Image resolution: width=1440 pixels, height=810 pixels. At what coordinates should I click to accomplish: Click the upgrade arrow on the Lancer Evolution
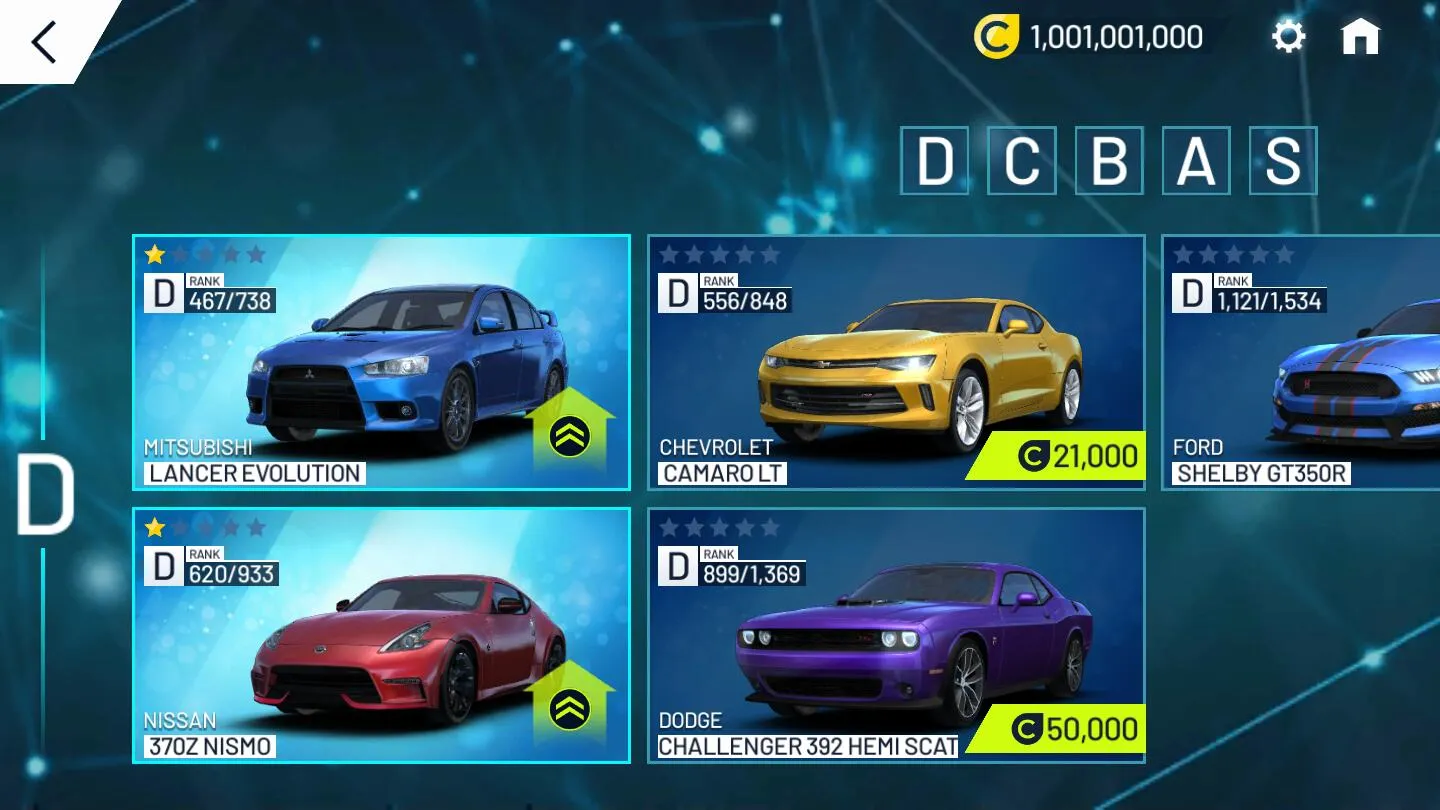(x=568, y=438)
